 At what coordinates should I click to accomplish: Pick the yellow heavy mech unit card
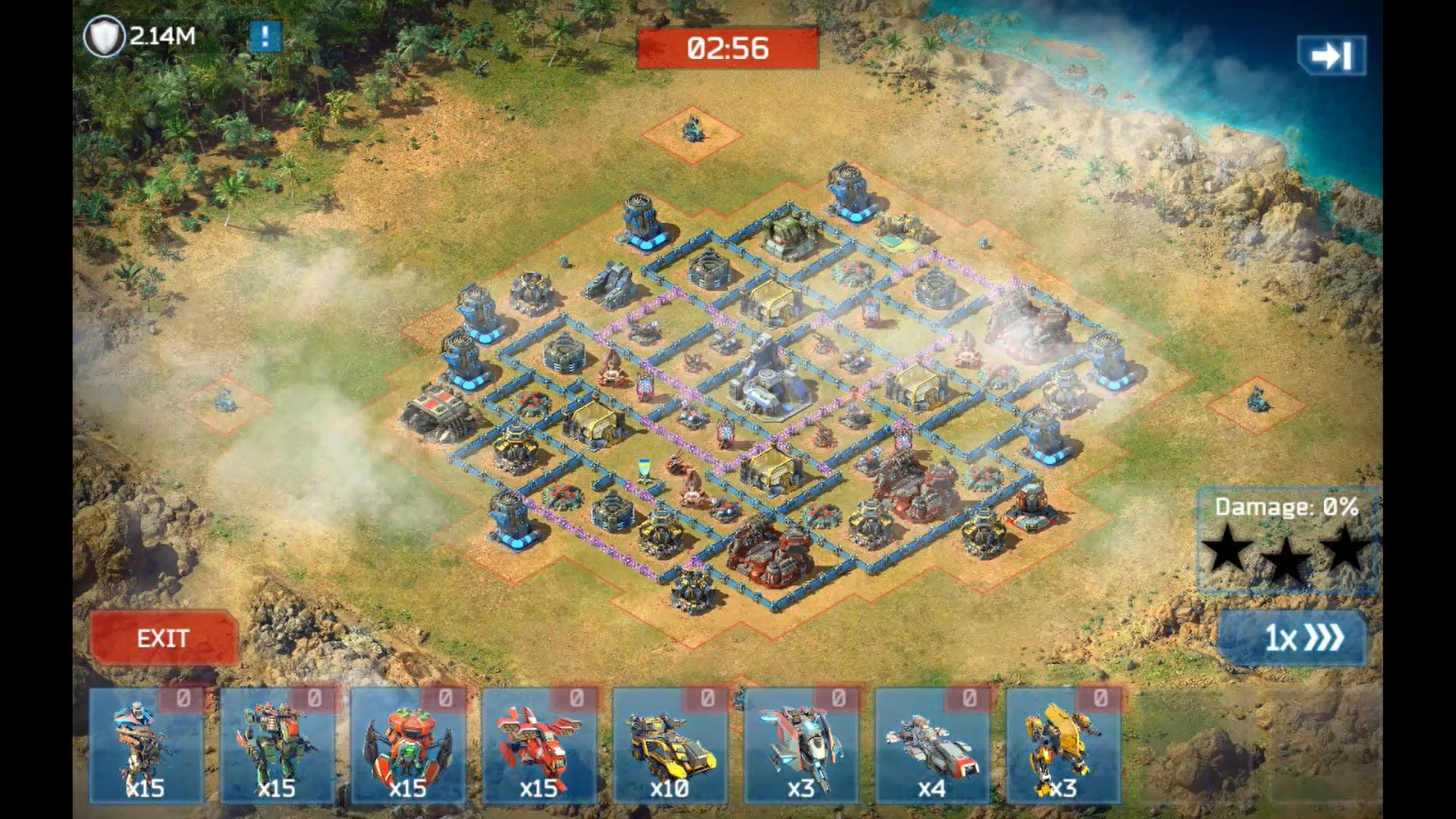coord(1063,746)
